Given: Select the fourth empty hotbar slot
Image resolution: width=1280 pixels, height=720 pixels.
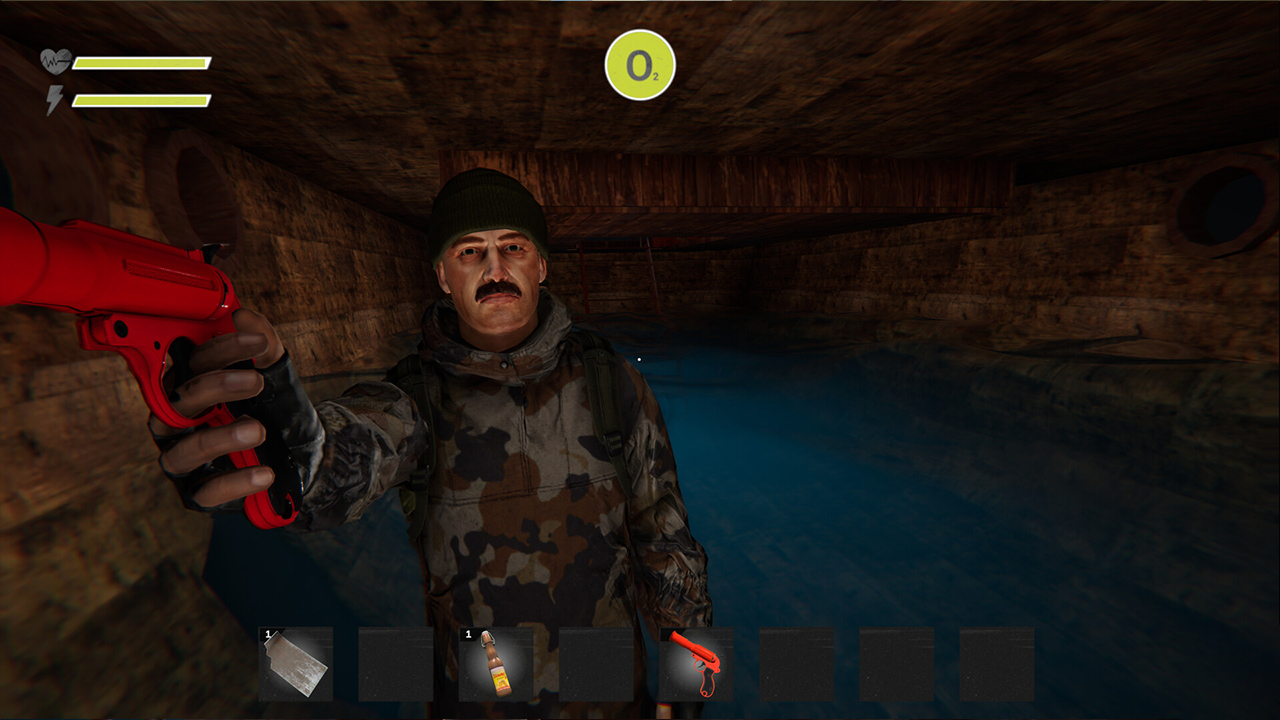Looking at the screenshot, I should click(x=595, y=665).
